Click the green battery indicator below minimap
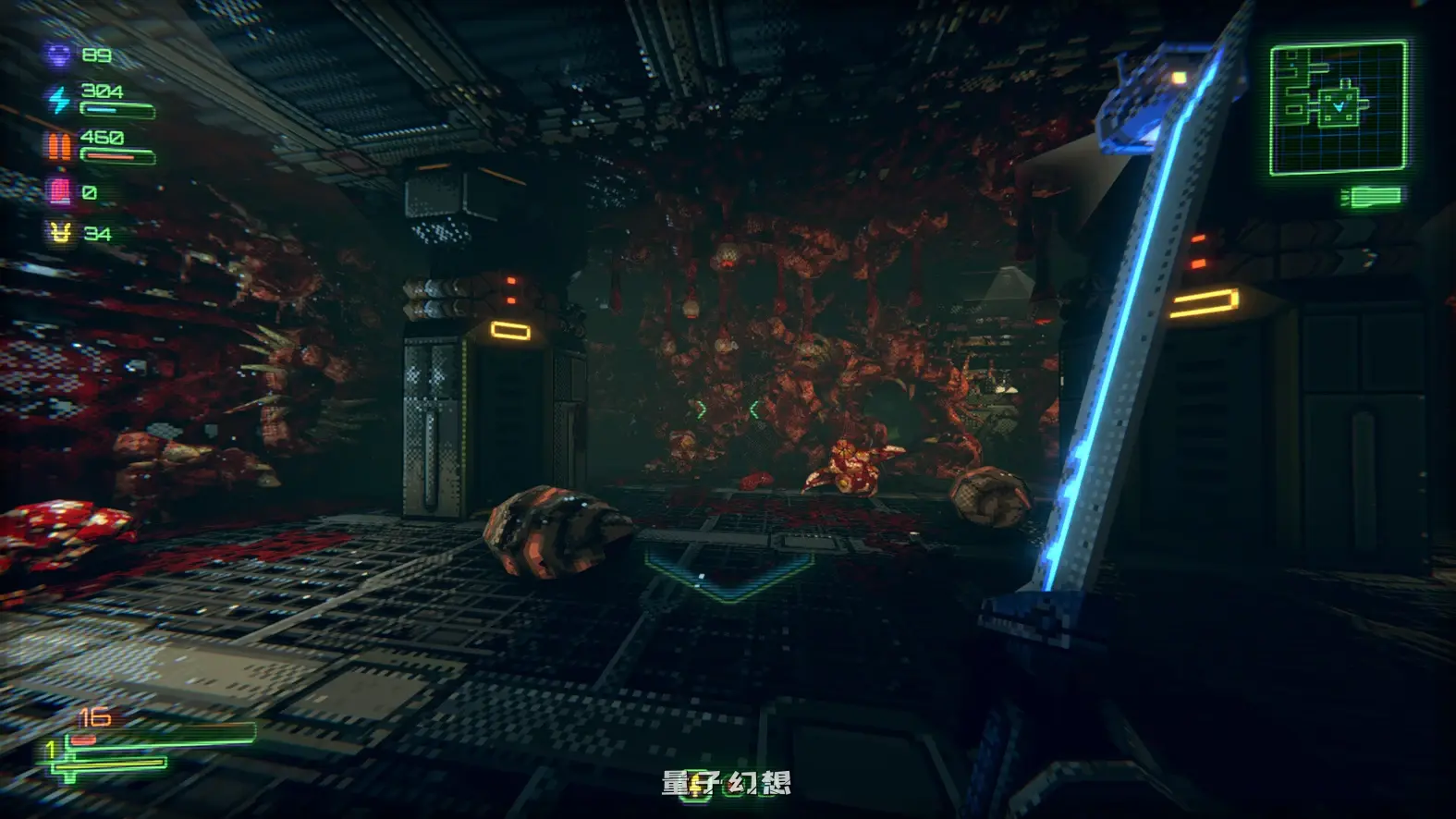The width and height of the screenshot is (1456, 819). [1372, 196]
